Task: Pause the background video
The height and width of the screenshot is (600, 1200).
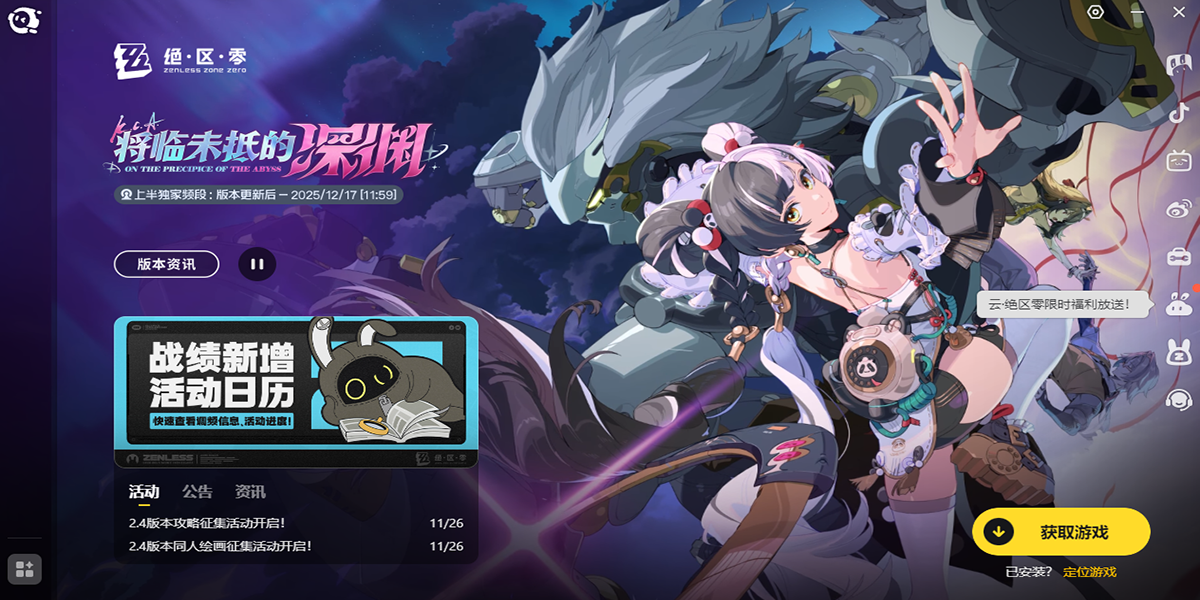Action: pyautogui.click(x=257, y=264)
